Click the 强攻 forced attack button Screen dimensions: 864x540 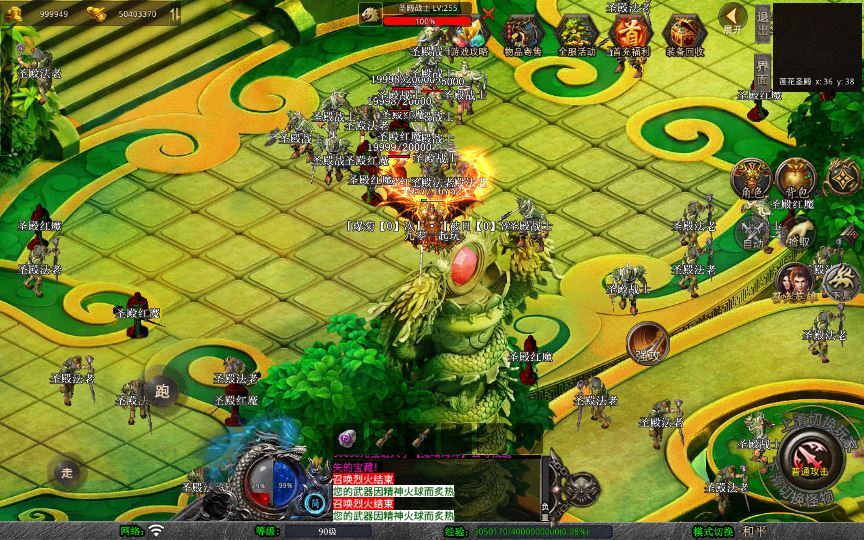647,343
